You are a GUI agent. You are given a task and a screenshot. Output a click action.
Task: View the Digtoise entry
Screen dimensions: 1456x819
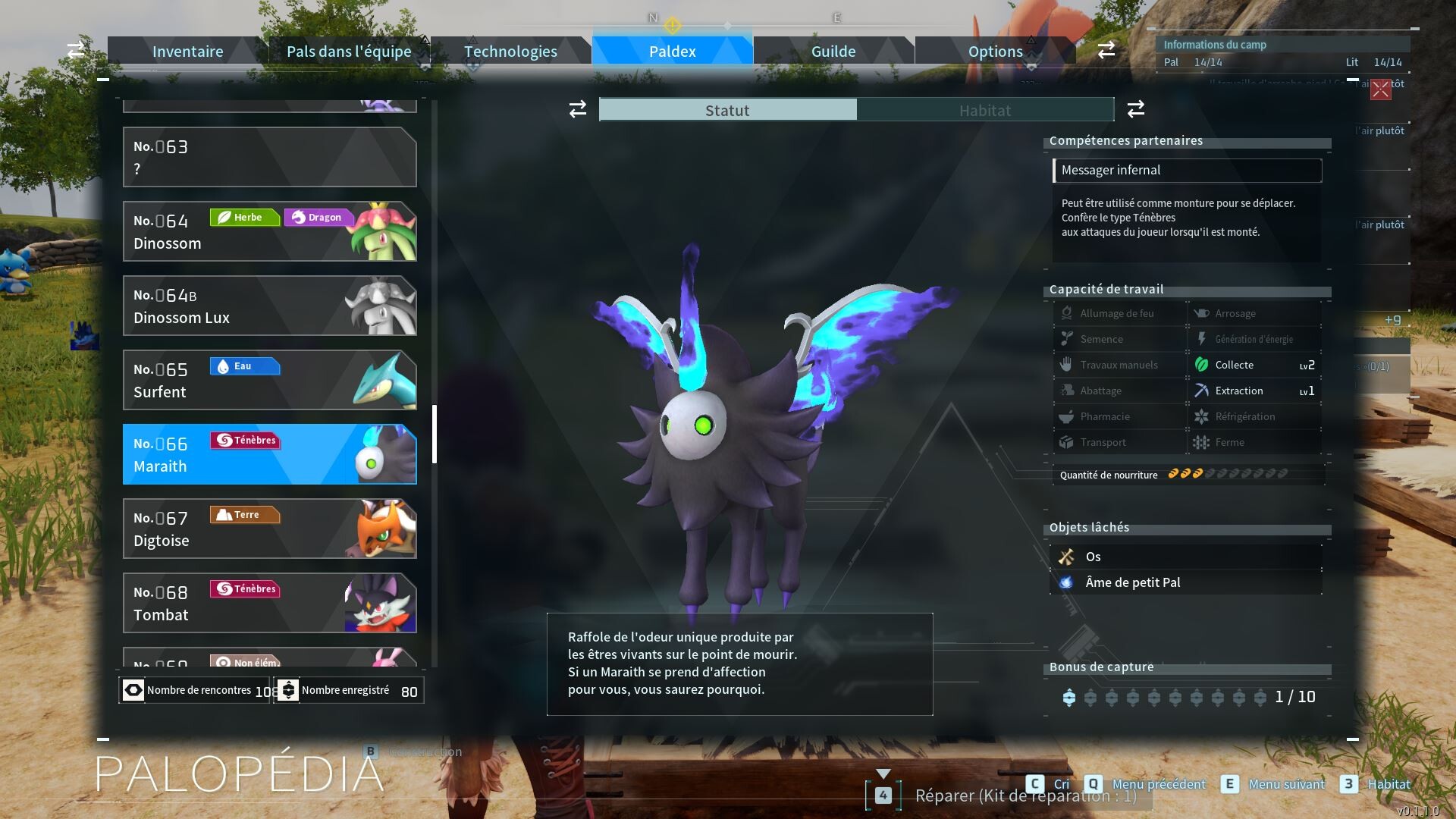[x=269, y=529]
